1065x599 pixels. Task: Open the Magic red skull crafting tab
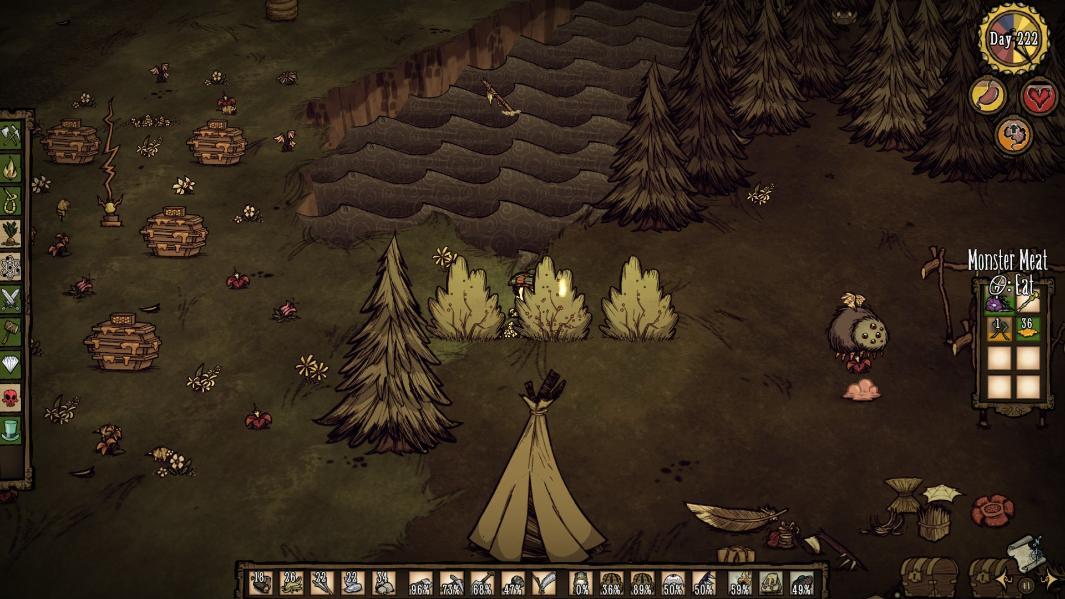[x=10, y=398]
